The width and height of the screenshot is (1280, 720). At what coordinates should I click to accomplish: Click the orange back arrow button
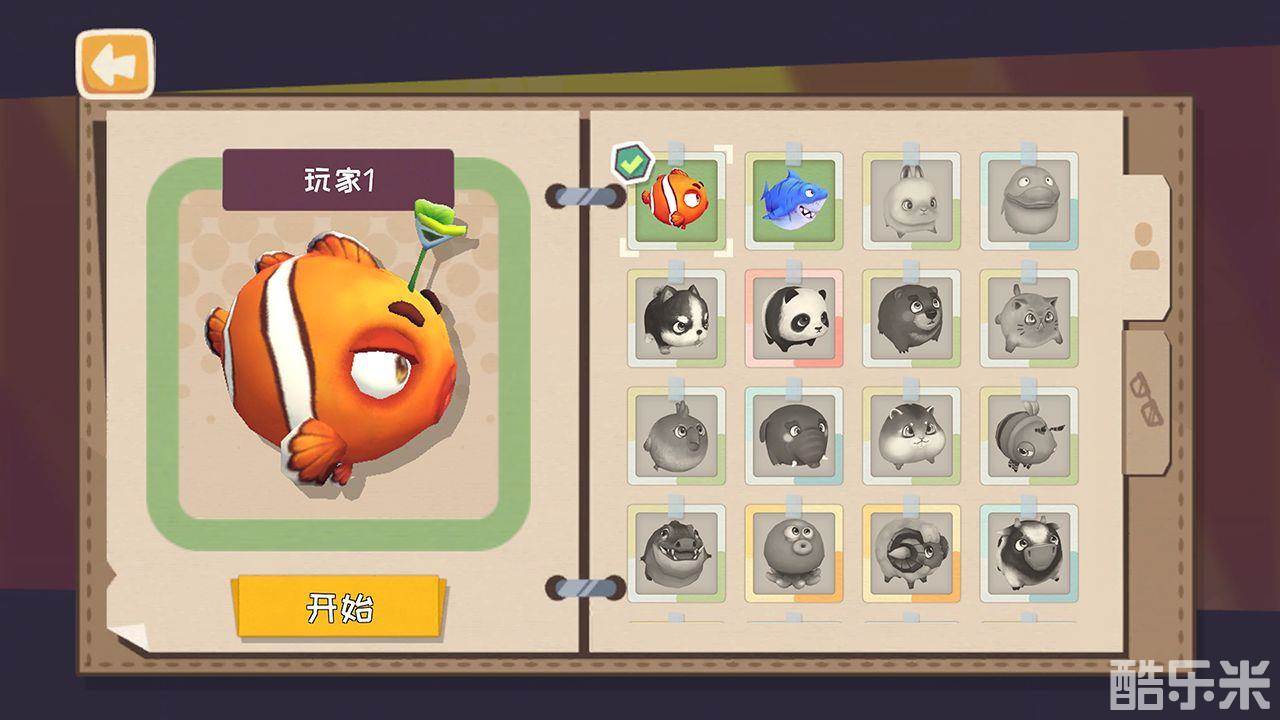point(113,63)
